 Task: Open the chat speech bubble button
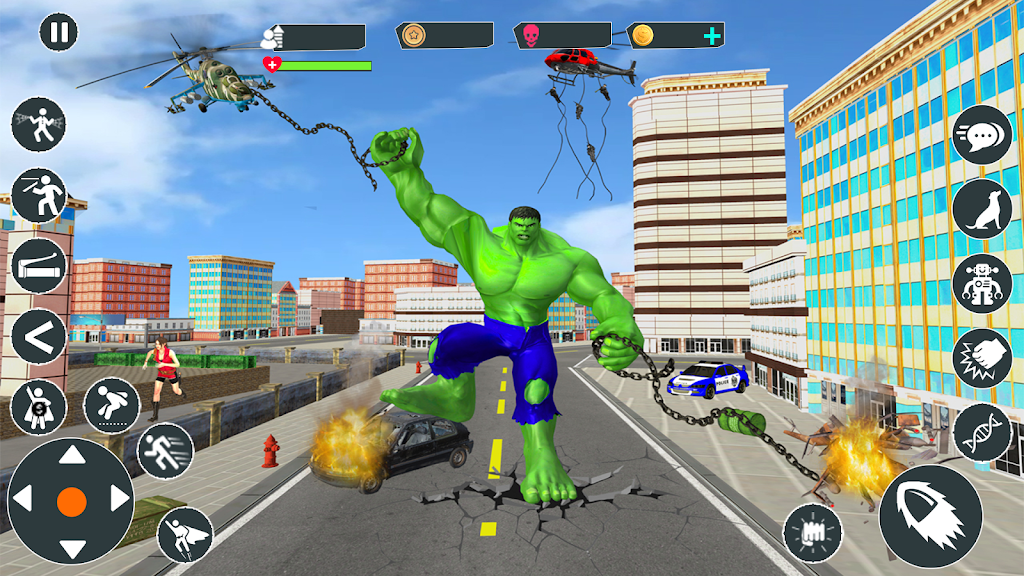(x=981, y=135)
